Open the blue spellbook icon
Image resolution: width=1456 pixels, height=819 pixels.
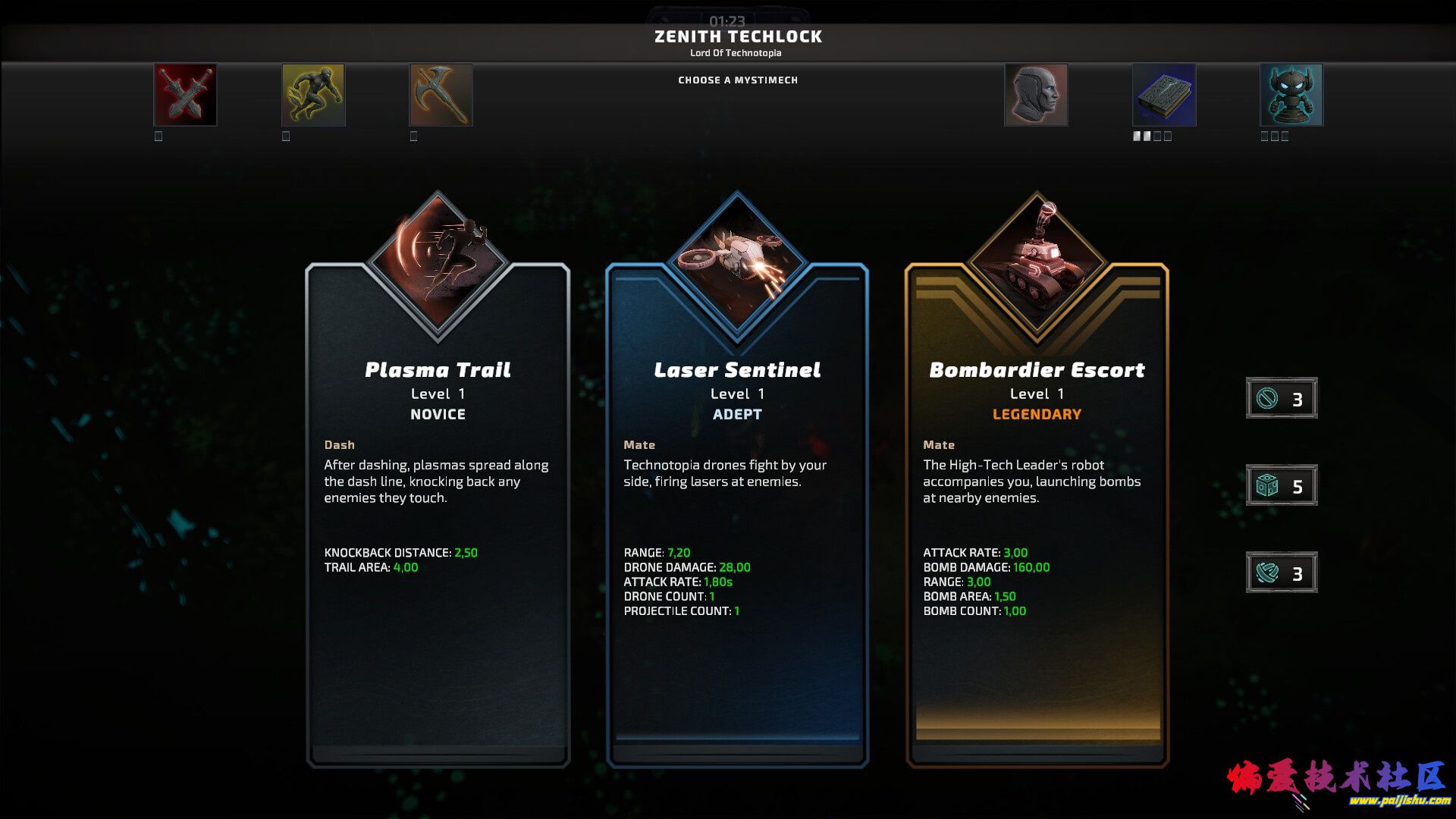[1164, 95]
